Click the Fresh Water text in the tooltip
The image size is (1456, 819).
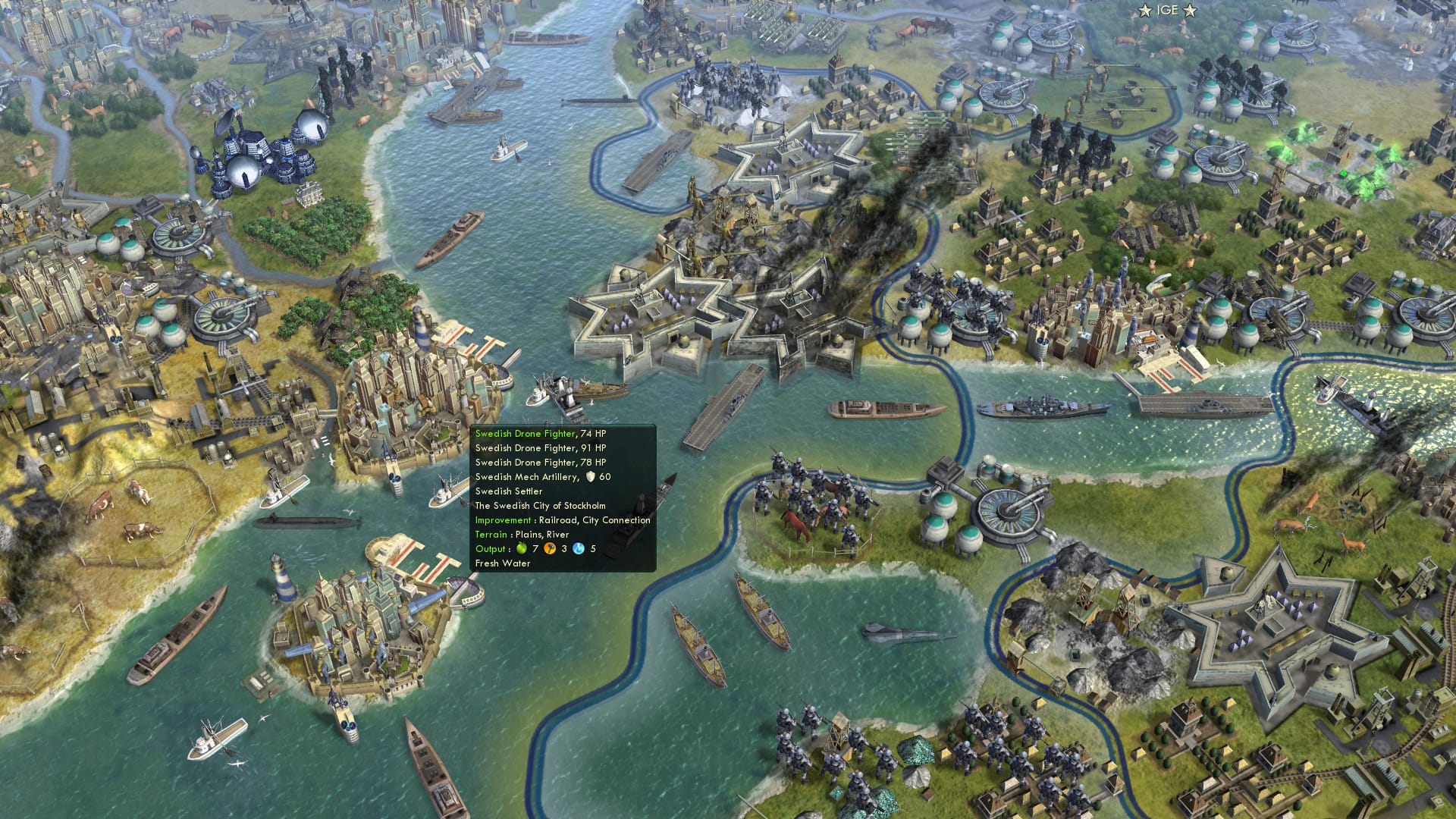click(502, 563)
